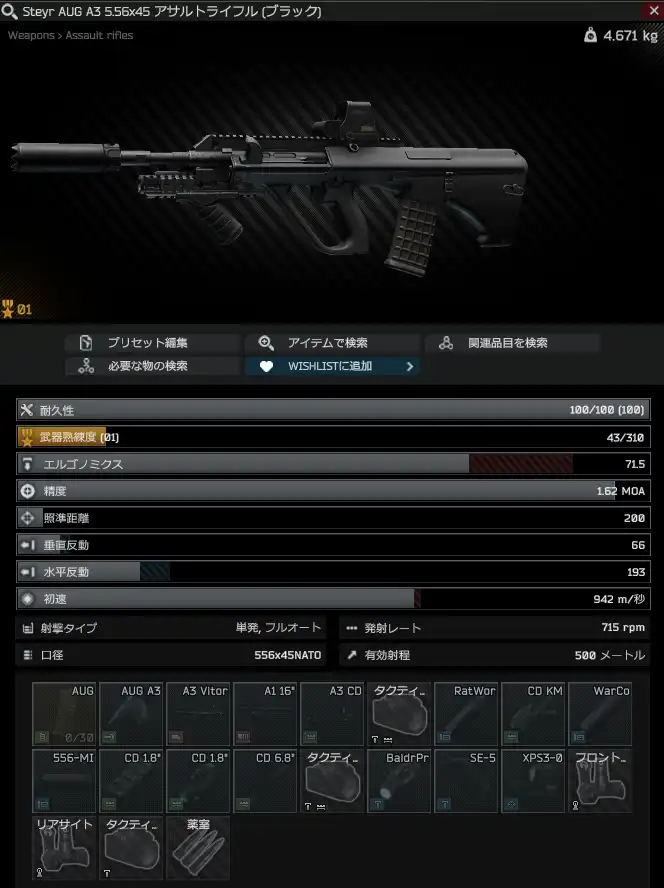Click the A3 Vitor mod slot

coord(199,714)
